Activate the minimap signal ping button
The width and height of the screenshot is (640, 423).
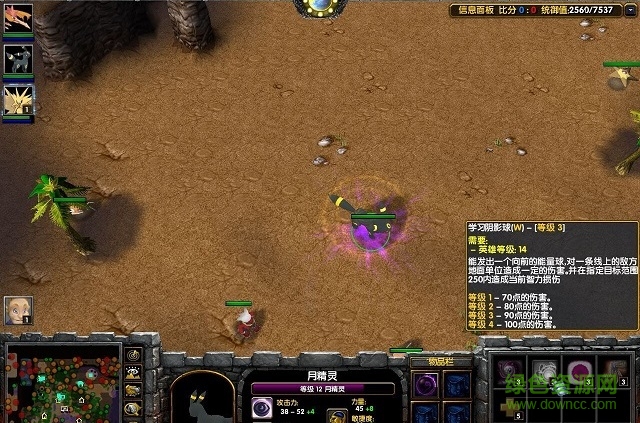[x=133, y=356]
